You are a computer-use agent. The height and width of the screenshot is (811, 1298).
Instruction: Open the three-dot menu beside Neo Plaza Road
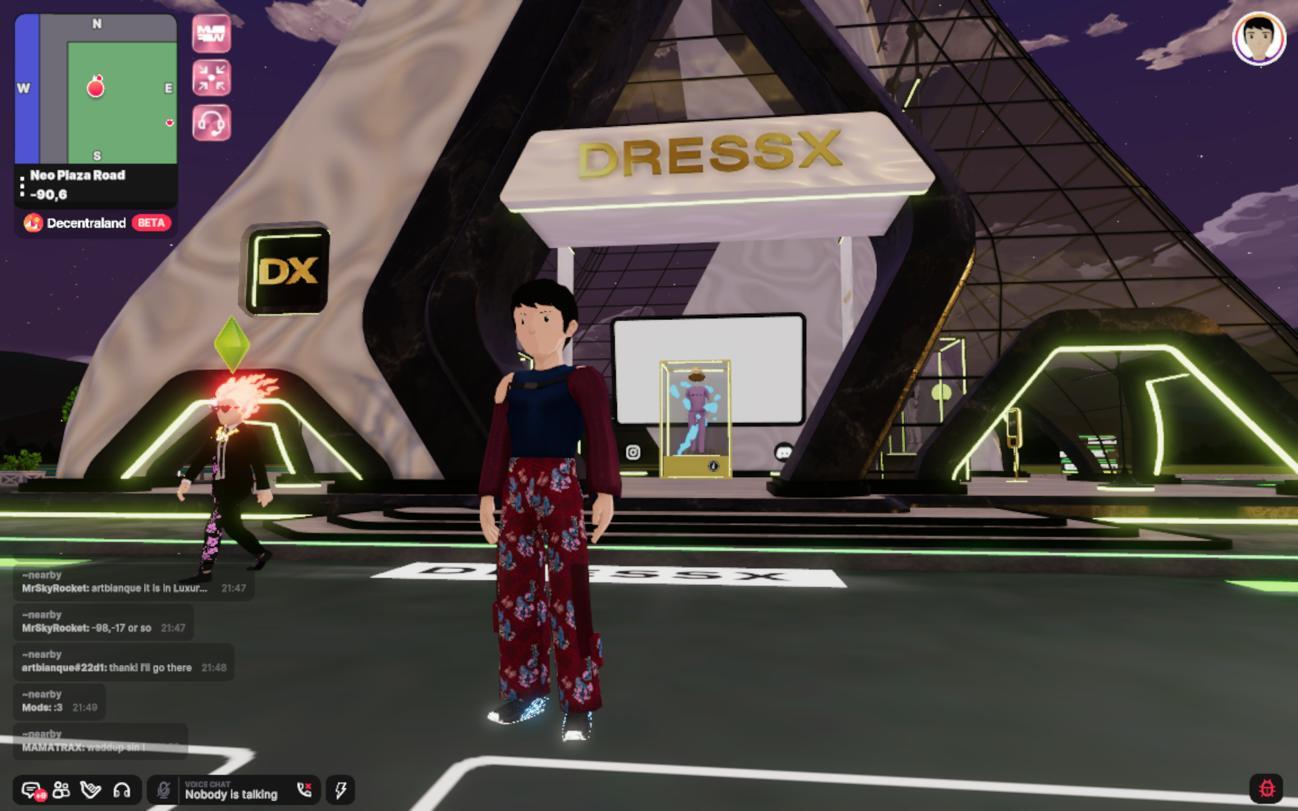pos(22,186)
